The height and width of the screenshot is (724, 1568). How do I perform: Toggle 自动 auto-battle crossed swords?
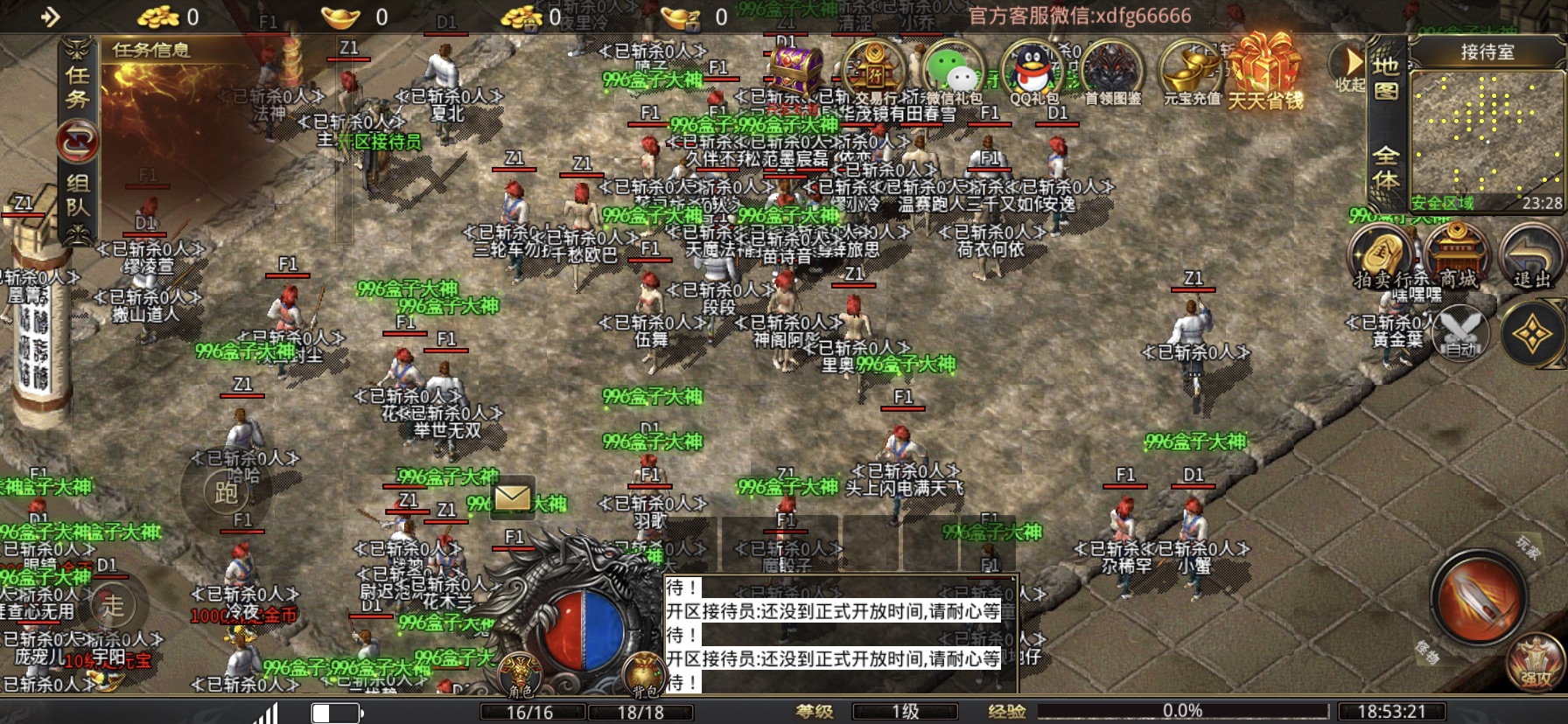tap(1459, 333)
